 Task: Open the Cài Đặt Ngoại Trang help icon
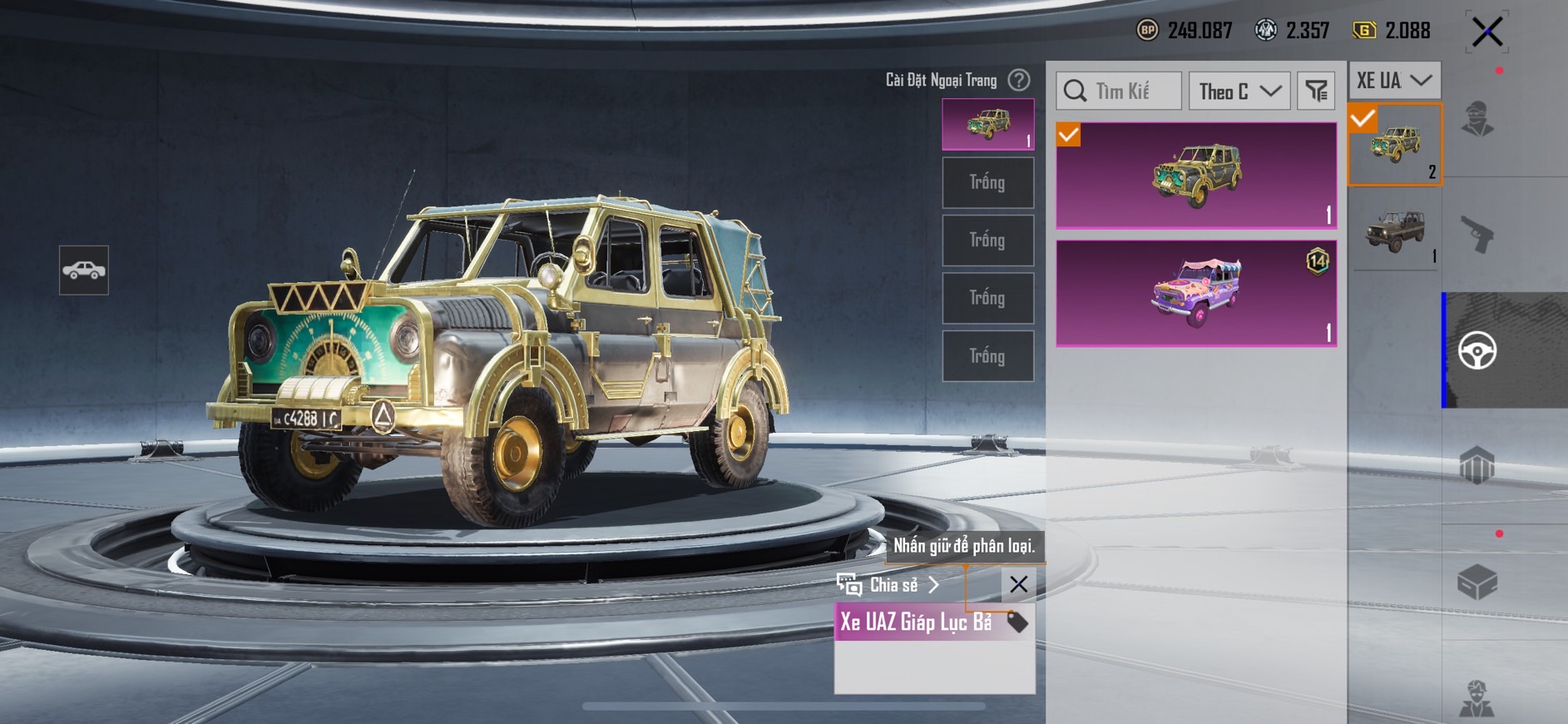click(1018, 80)
